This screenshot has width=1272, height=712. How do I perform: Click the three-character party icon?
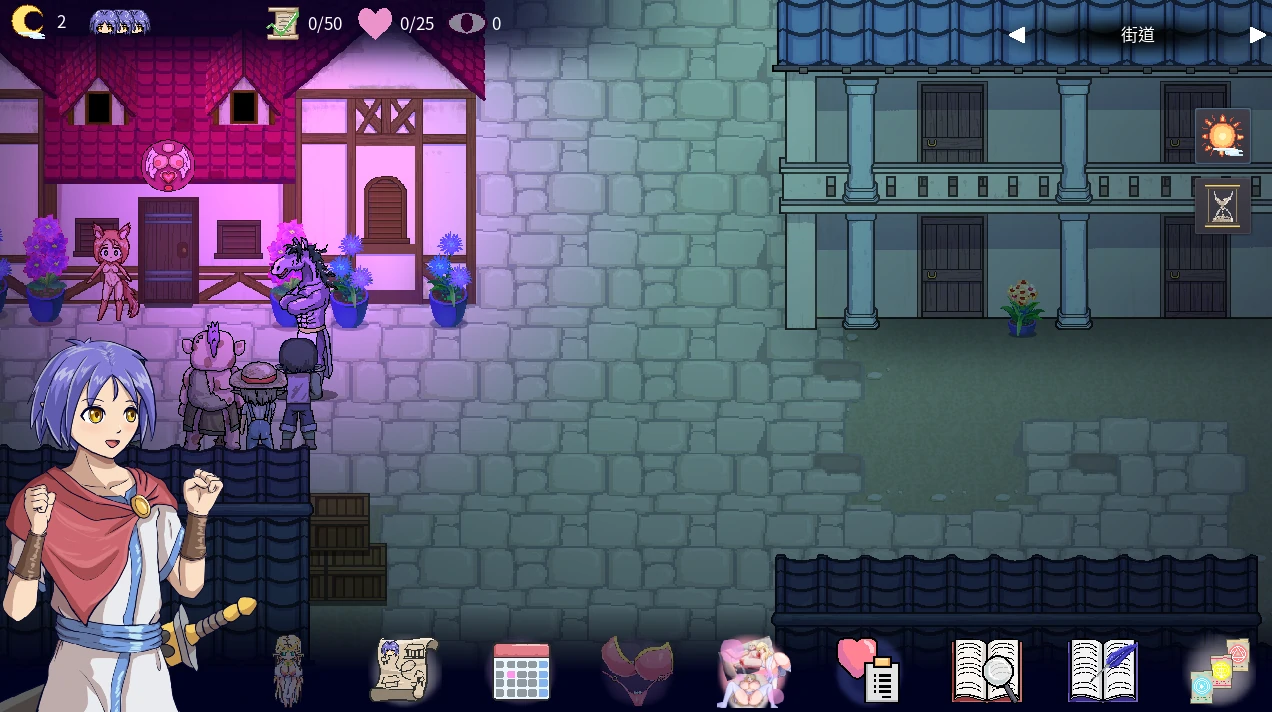pos(120,22)
